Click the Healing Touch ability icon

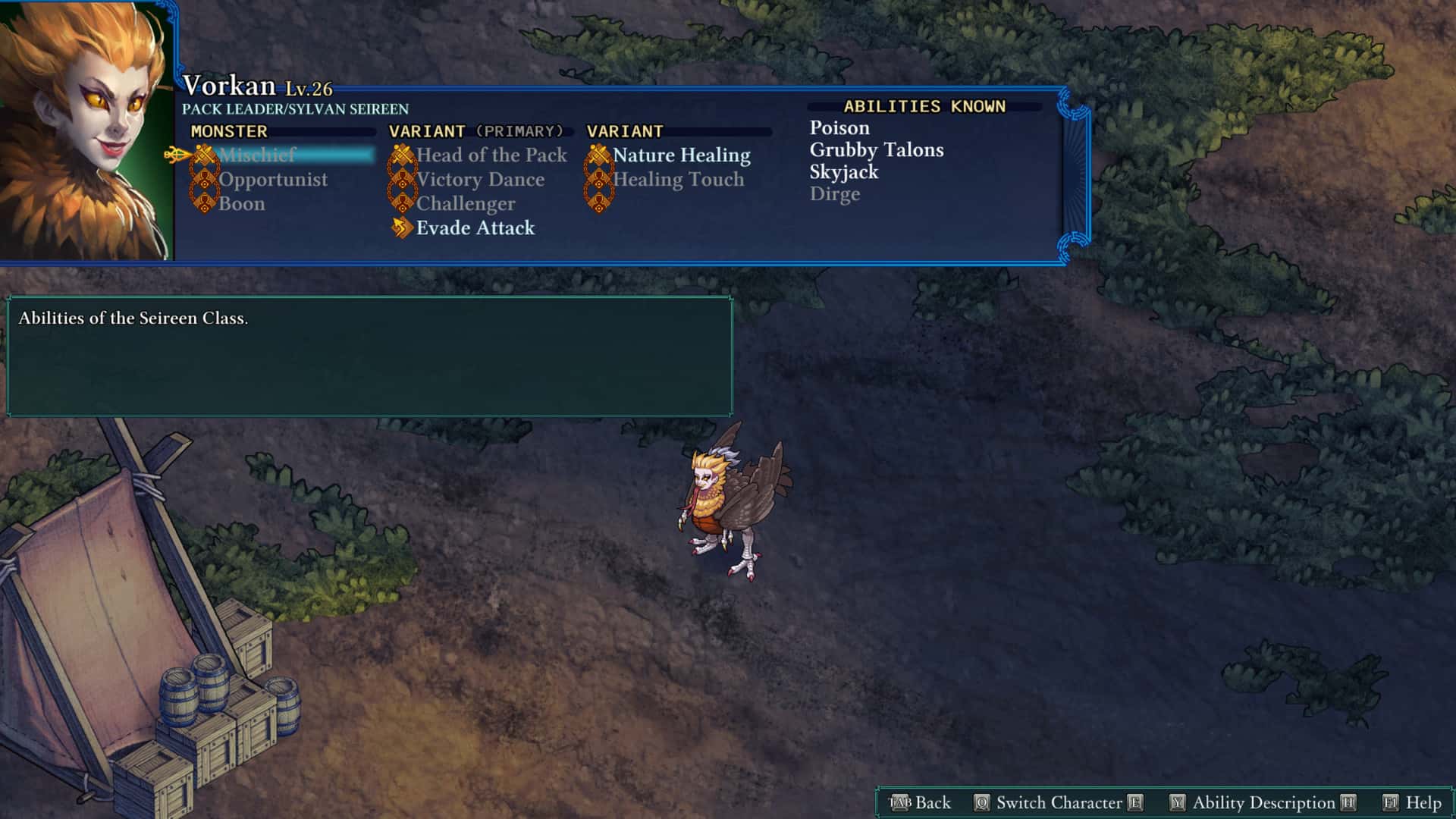599,179
